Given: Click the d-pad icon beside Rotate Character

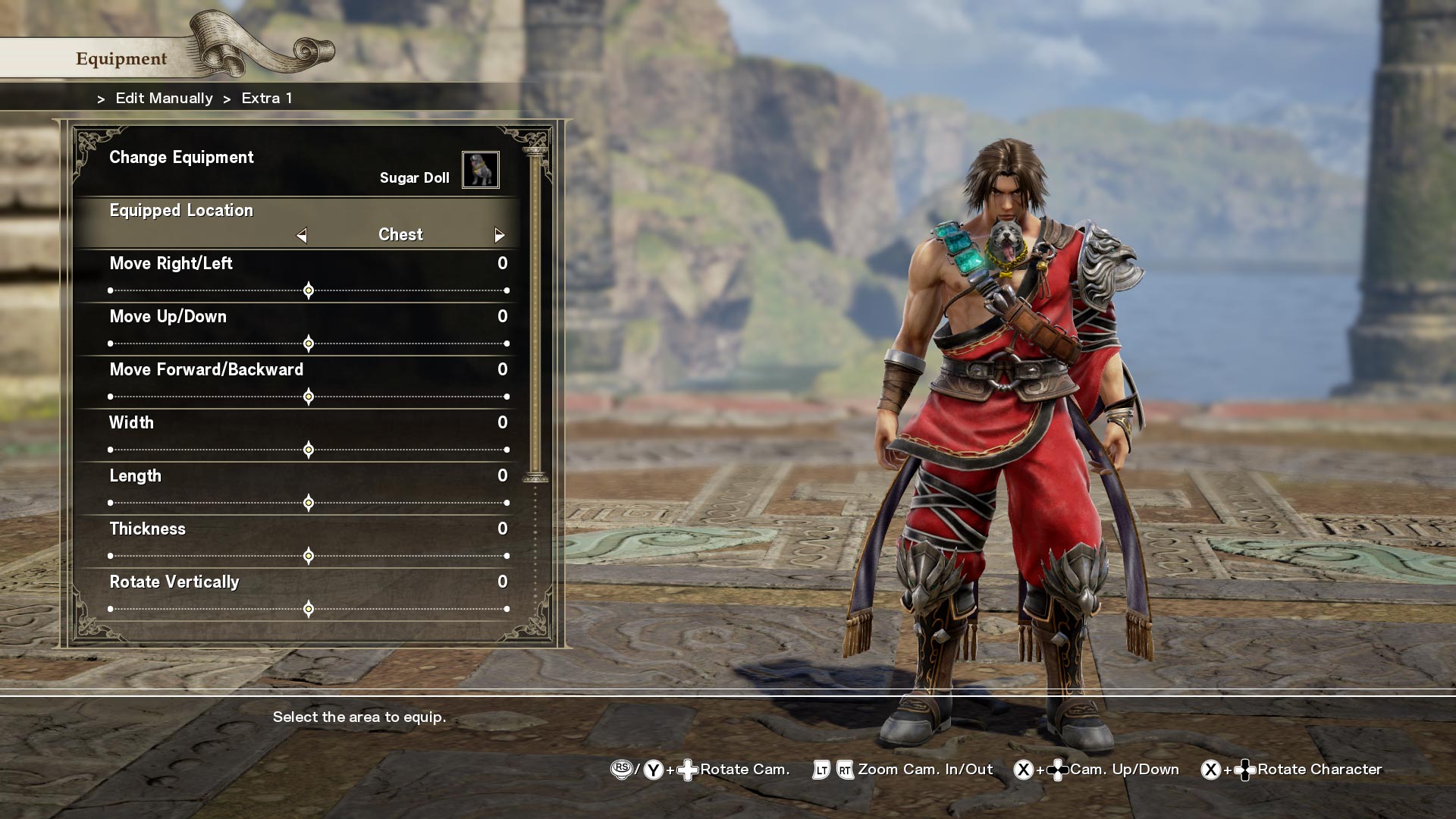Looking at the screenshot, I should 1246,769.
